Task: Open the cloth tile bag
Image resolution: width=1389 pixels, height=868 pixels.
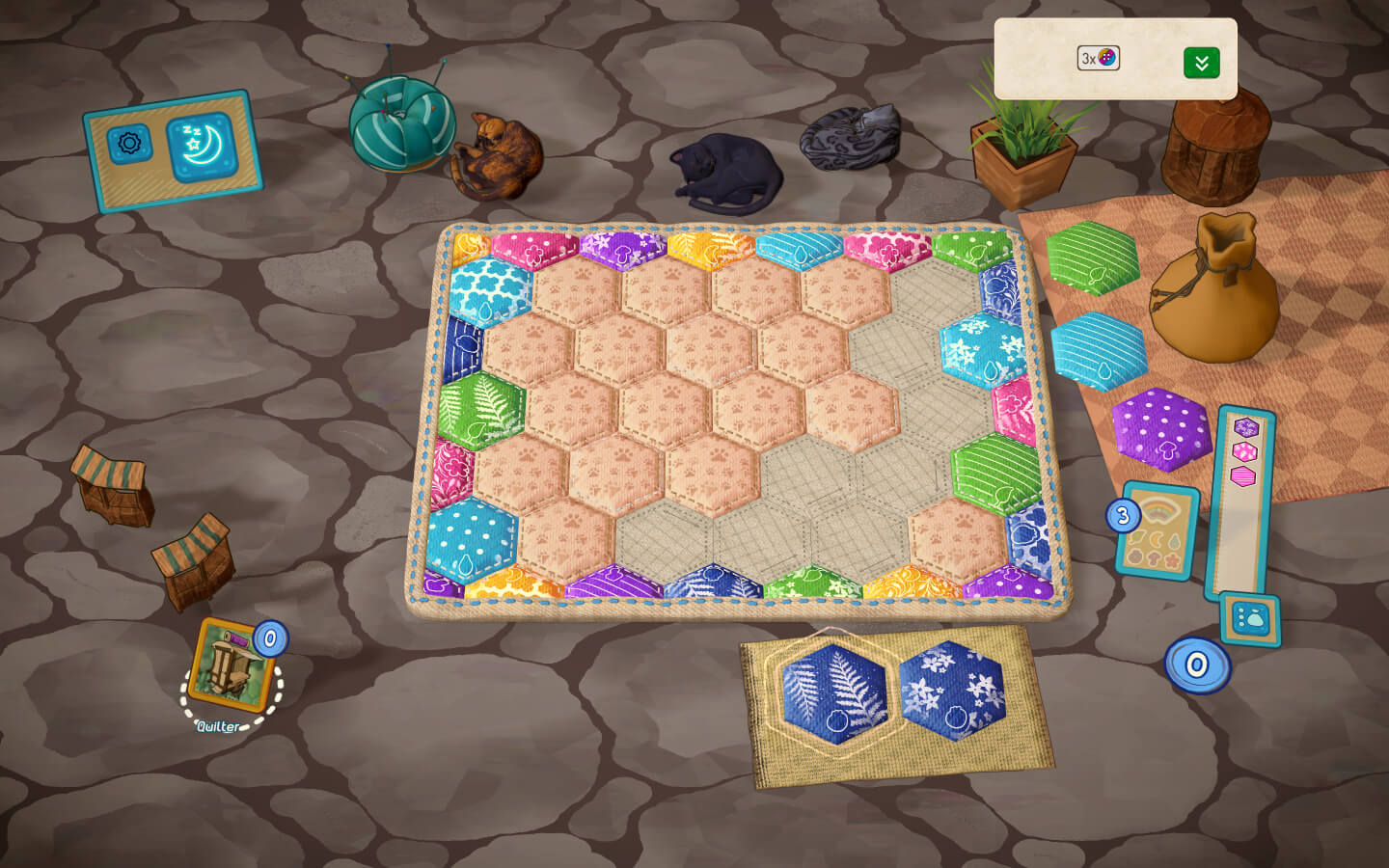Action: [x=1215, y=289]
